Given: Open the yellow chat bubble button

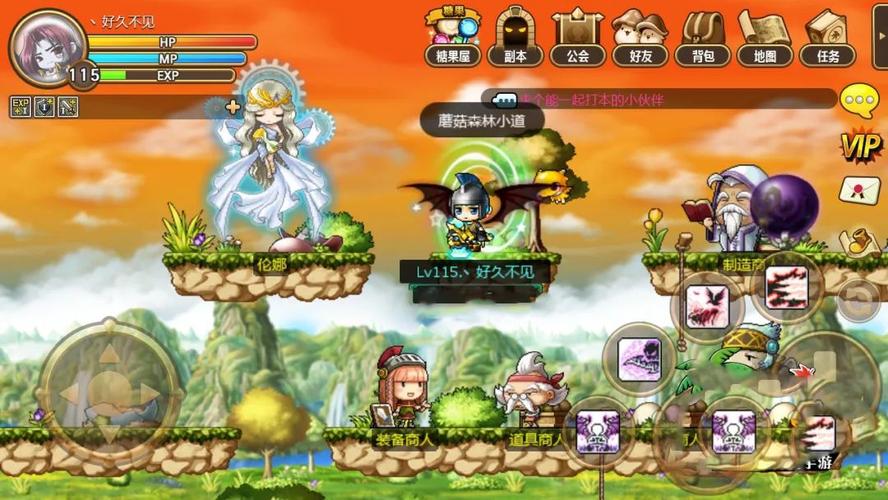Looking at the screenshot, I should pos(859,100).
